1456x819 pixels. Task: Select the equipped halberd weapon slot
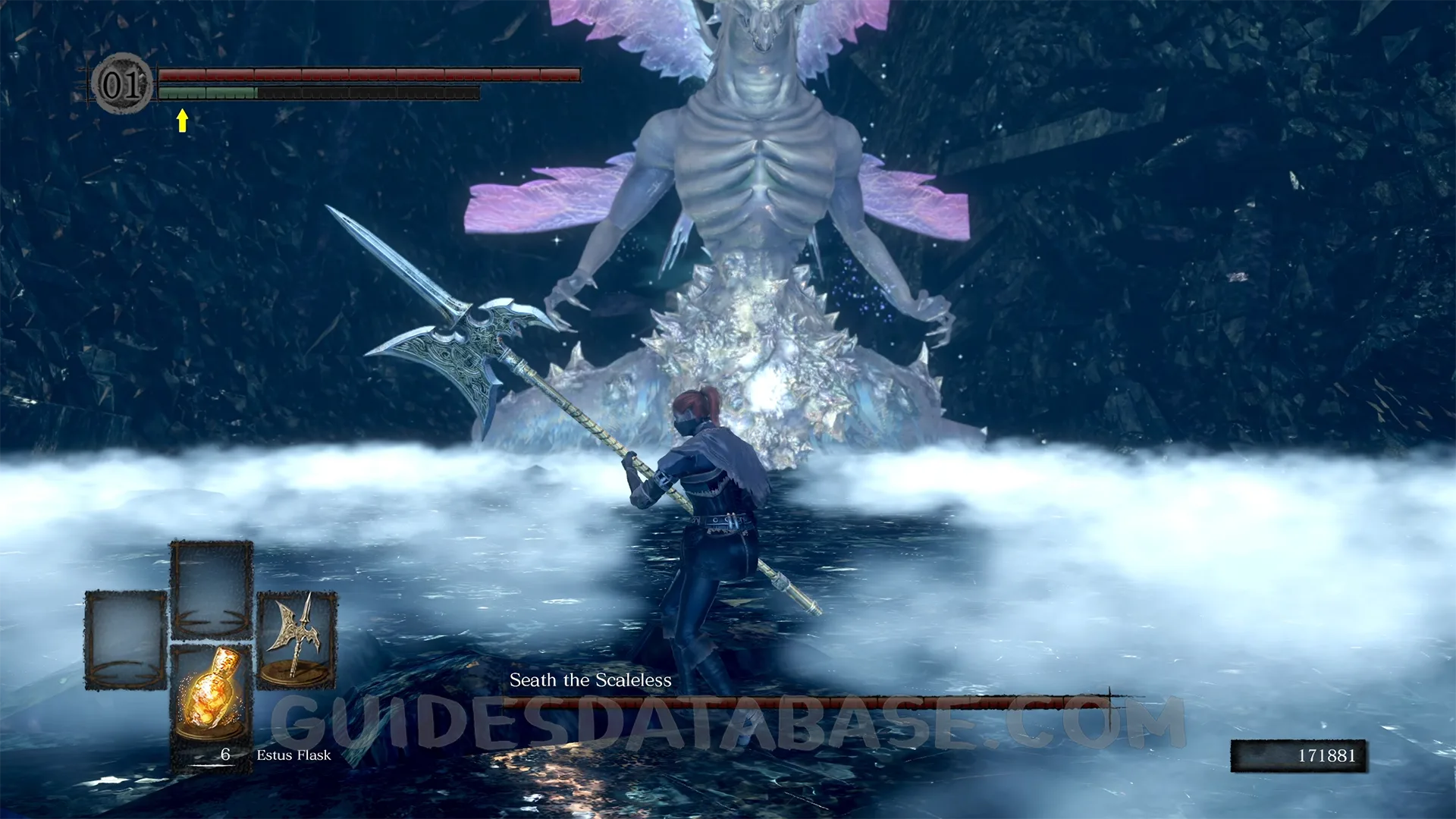click(296, 639)
